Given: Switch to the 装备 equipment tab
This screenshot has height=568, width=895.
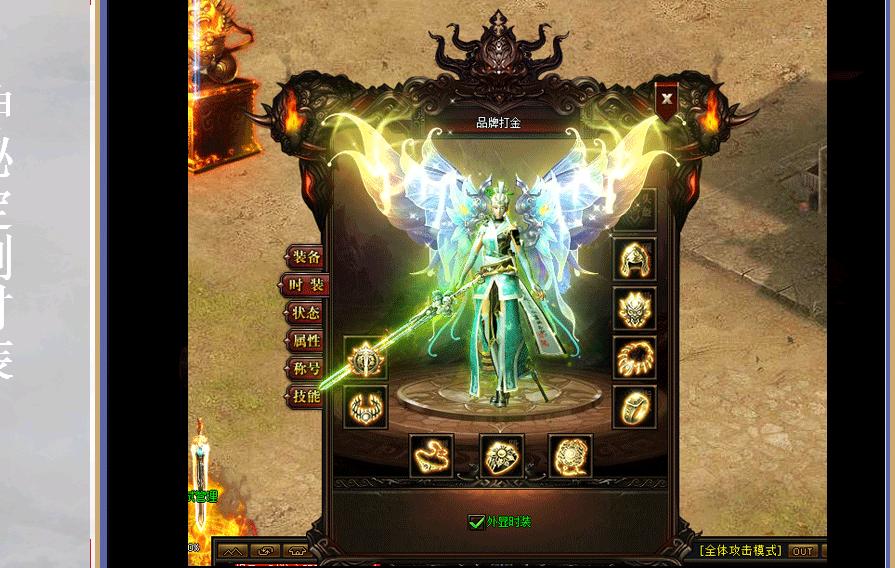Looking at the screenshot, I should click(305, 258).
